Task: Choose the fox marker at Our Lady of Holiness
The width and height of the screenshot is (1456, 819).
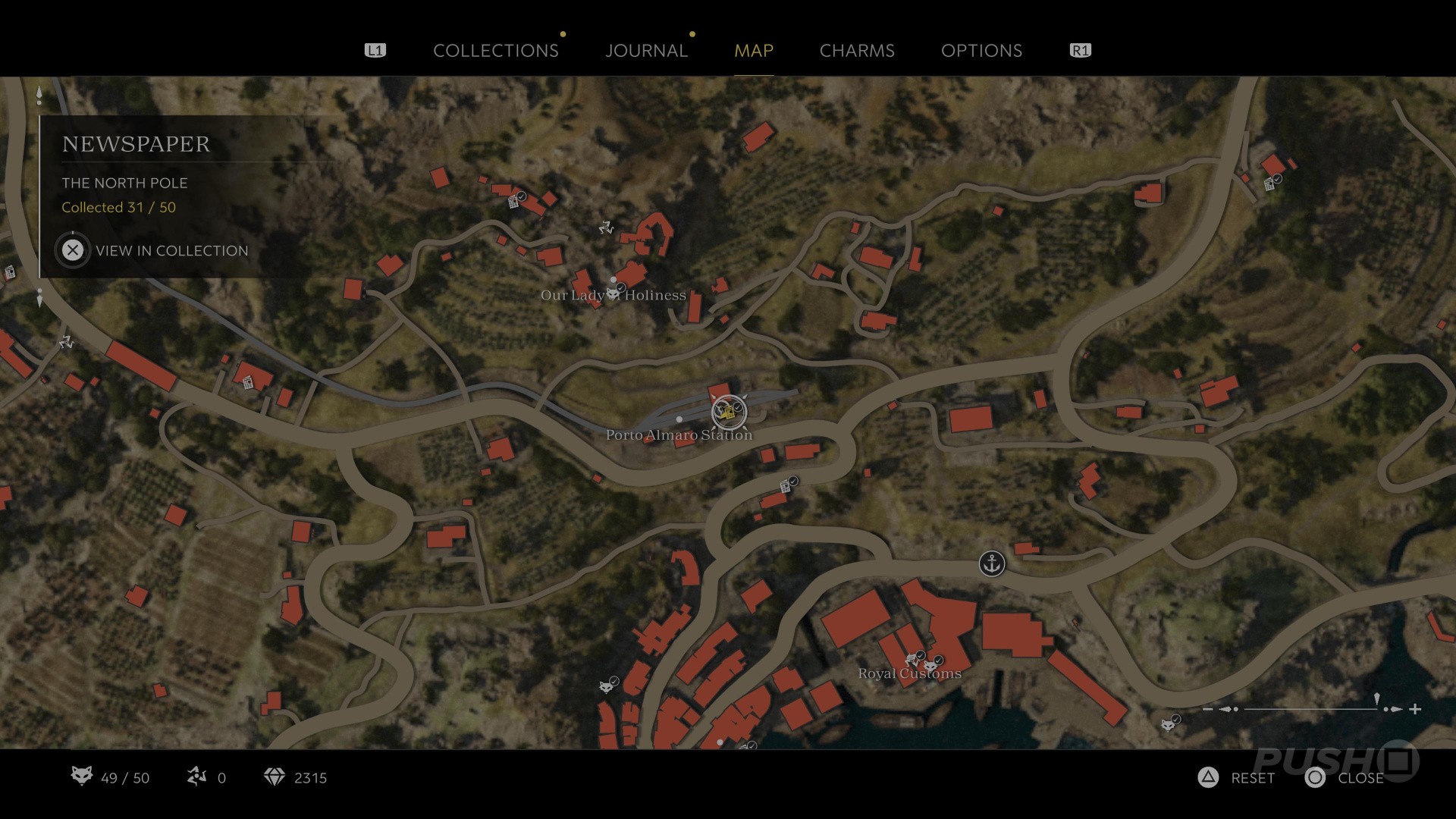Action: coord(613,293)
